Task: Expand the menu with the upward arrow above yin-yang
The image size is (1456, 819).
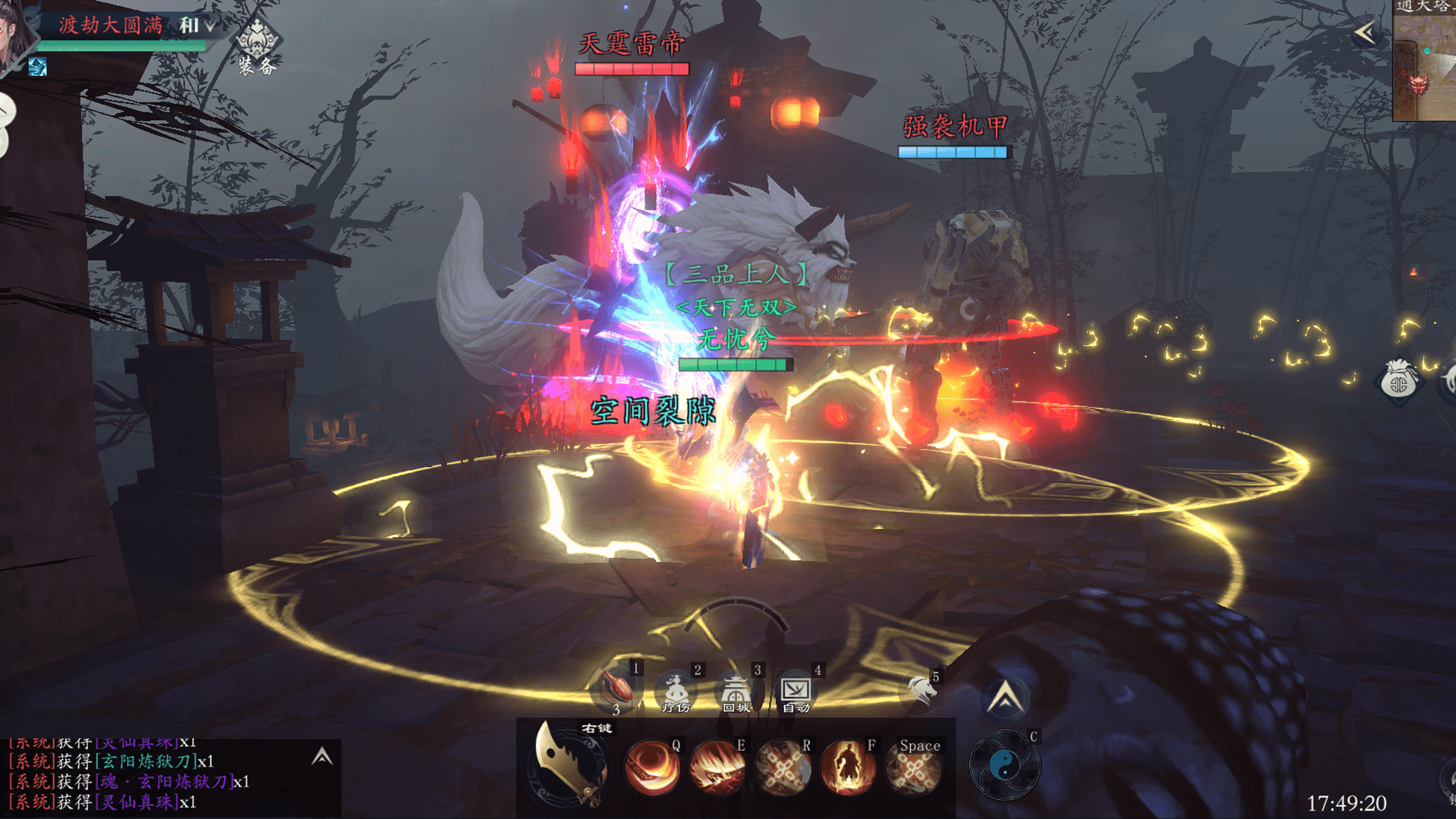Action: (1006, 698)
